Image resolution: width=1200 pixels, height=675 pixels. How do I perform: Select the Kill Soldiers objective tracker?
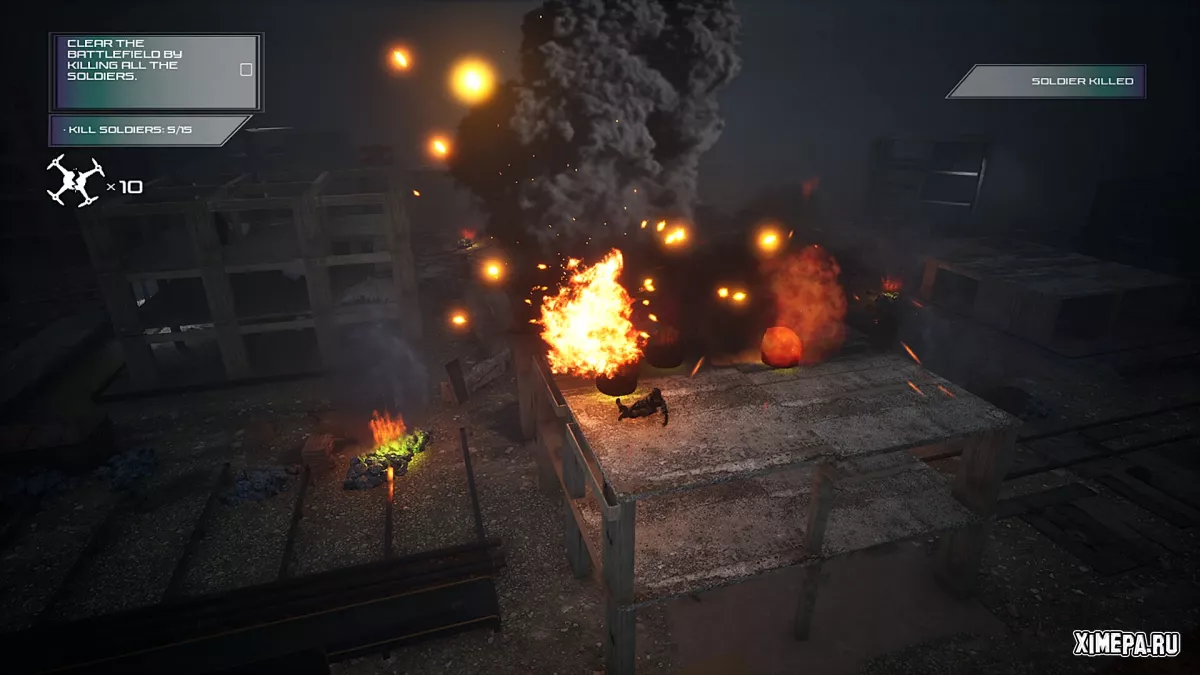145,130
